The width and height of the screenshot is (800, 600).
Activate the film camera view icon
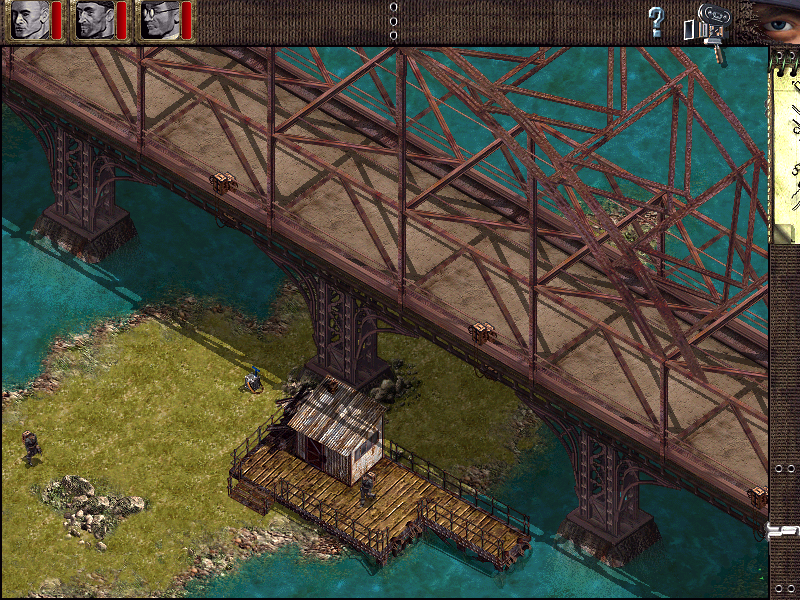click(711, 24)
